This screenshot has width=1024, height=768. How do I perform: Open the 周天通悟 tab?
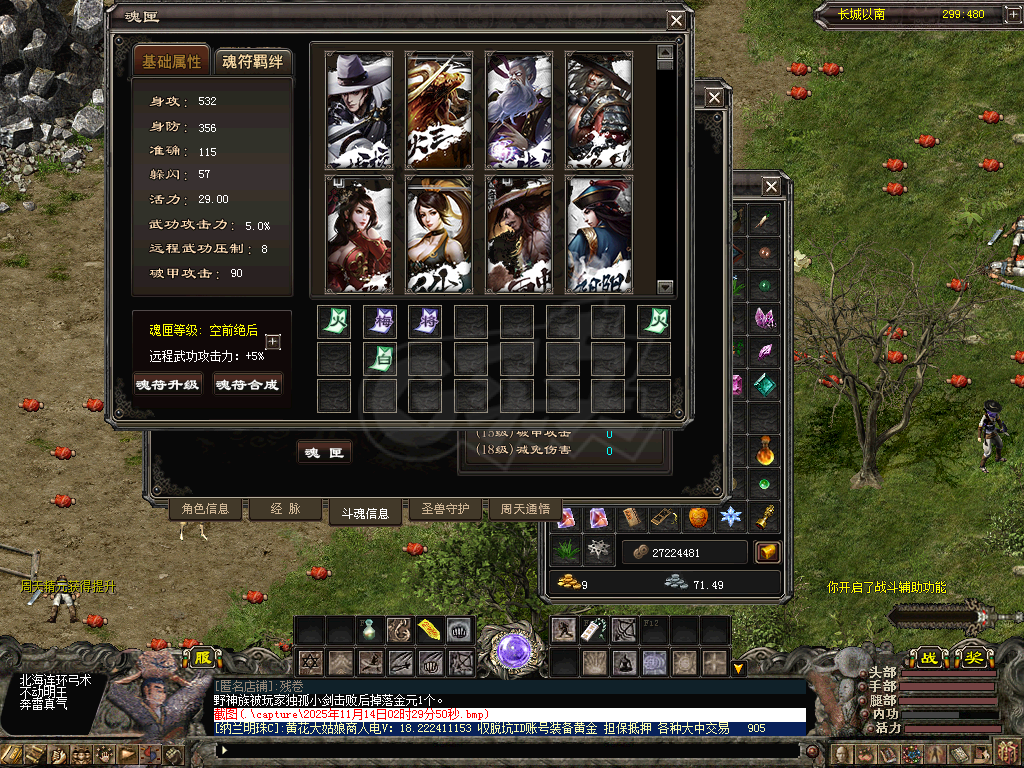525,509
